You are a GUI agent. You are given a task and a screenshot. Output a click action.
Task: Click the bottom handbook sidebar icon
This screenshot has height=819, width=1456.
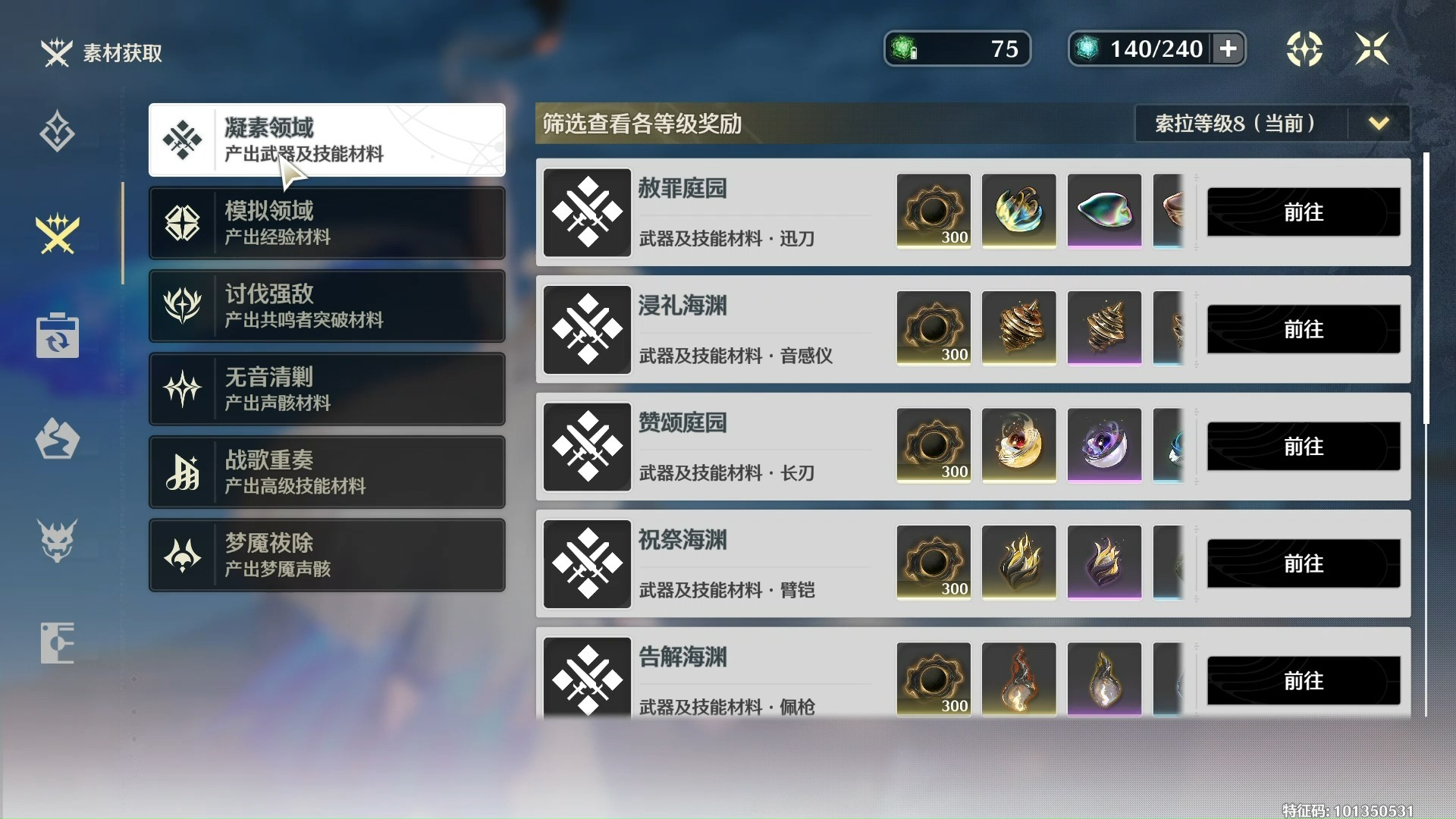(58, 643)
